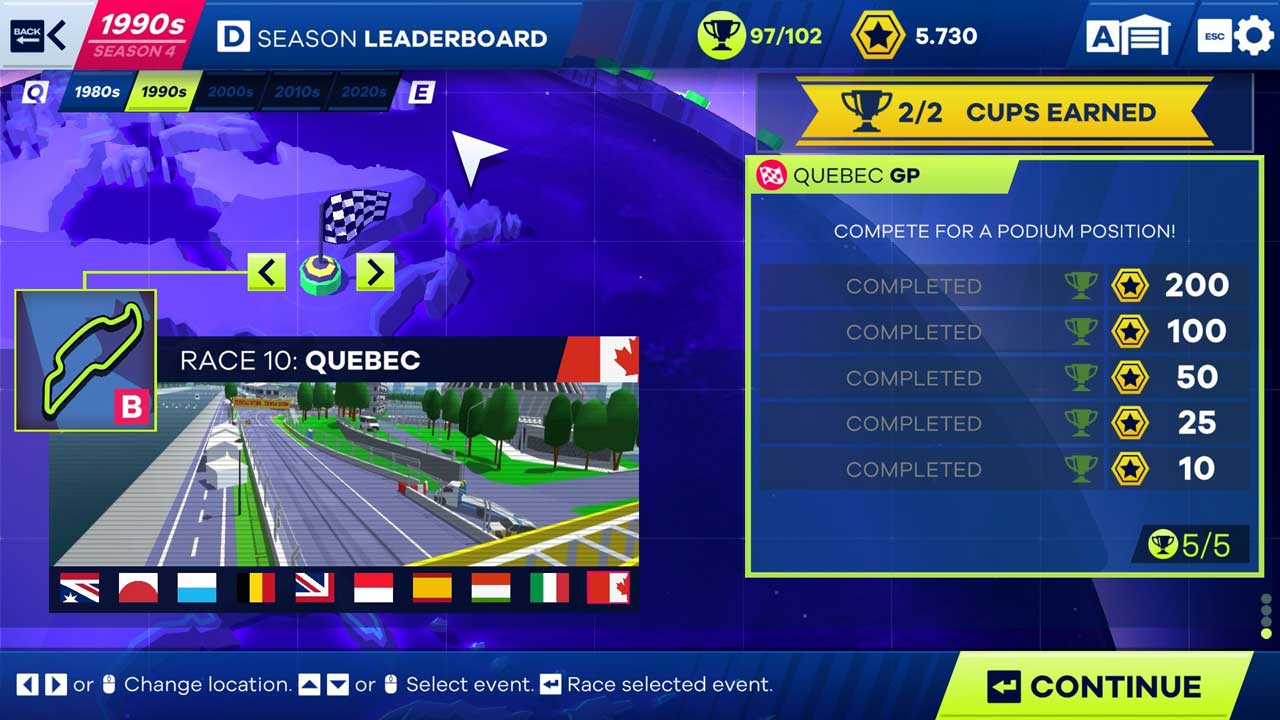Switch to the 2000s decade tab

pyautogui.click(x=230, y=92)
